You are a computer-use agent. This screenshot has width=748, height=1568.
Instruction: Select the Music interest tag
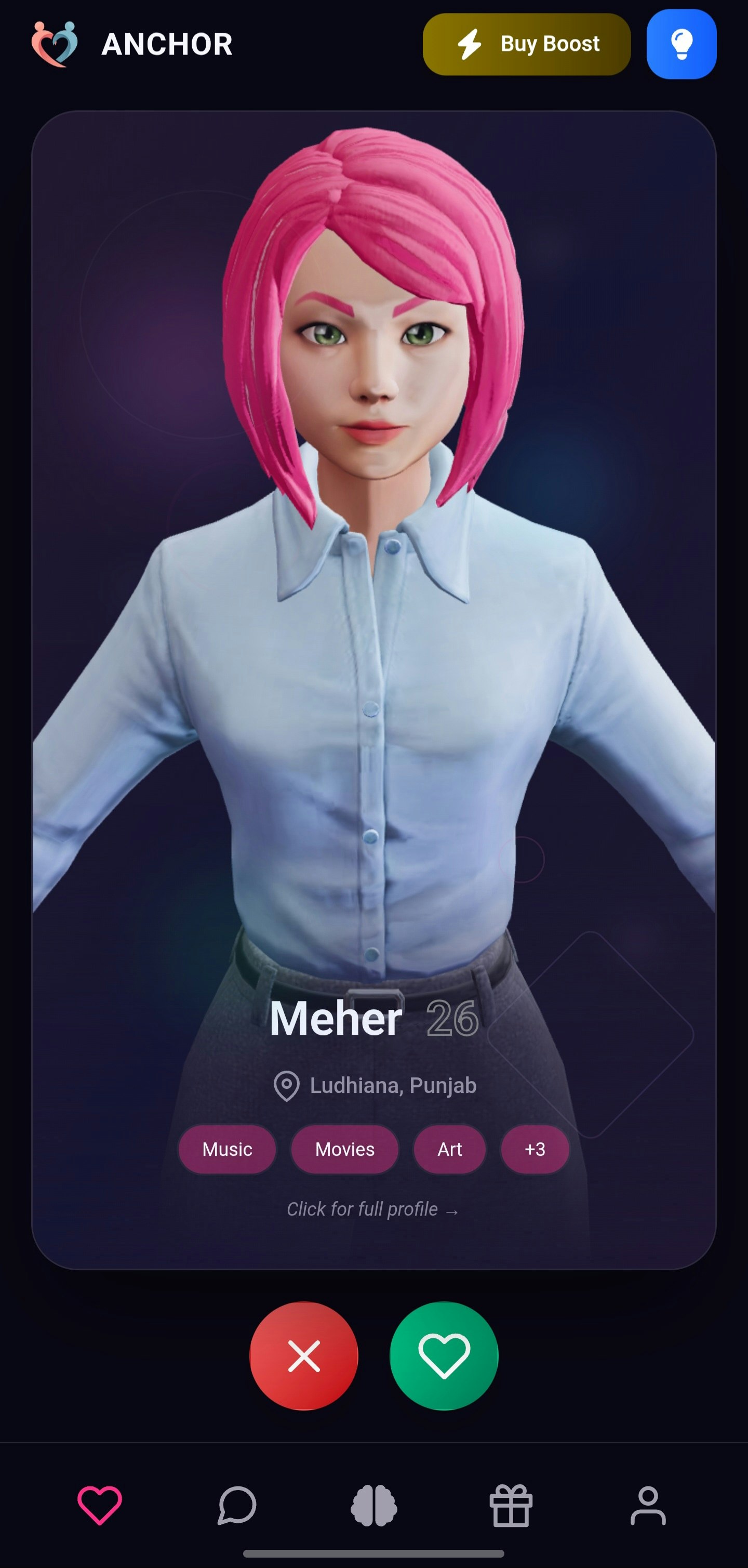click(228, 1149)
